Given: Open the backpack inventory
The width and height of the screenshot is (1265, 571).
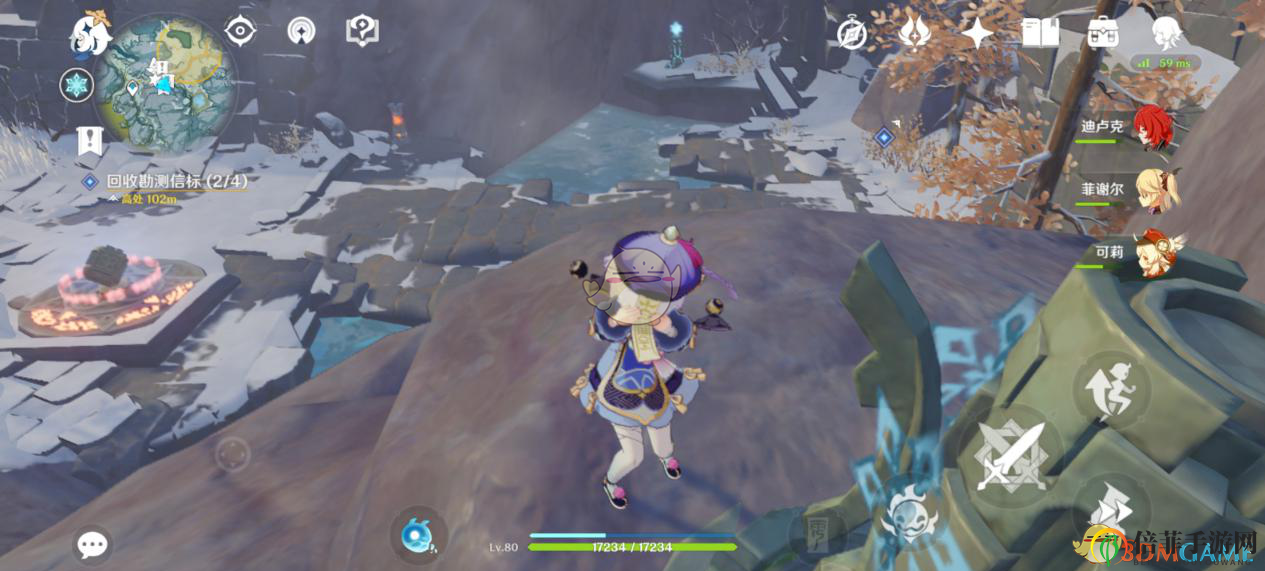Looking at the screenshot, I should [x=1103, y=34].
